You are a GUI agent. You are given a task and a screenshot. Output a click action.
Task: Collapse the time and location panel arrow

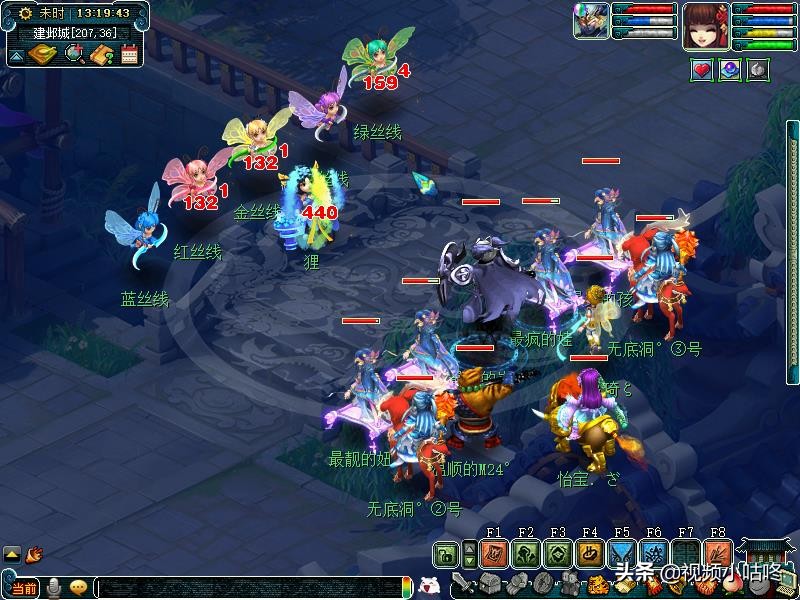(16, 55)
